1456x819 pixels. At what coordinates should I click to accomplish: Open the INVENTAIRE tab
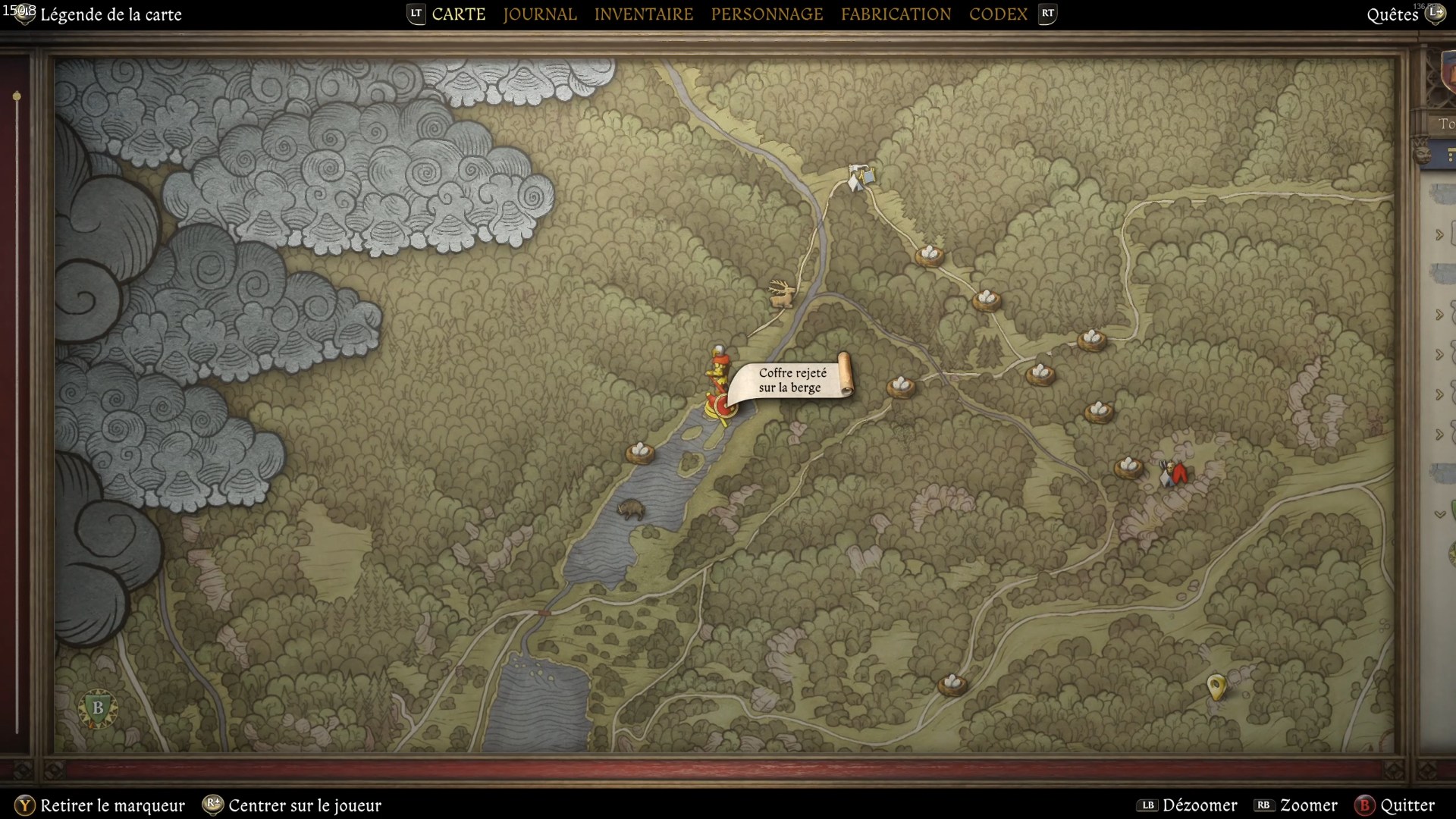[x=644, y=14]
